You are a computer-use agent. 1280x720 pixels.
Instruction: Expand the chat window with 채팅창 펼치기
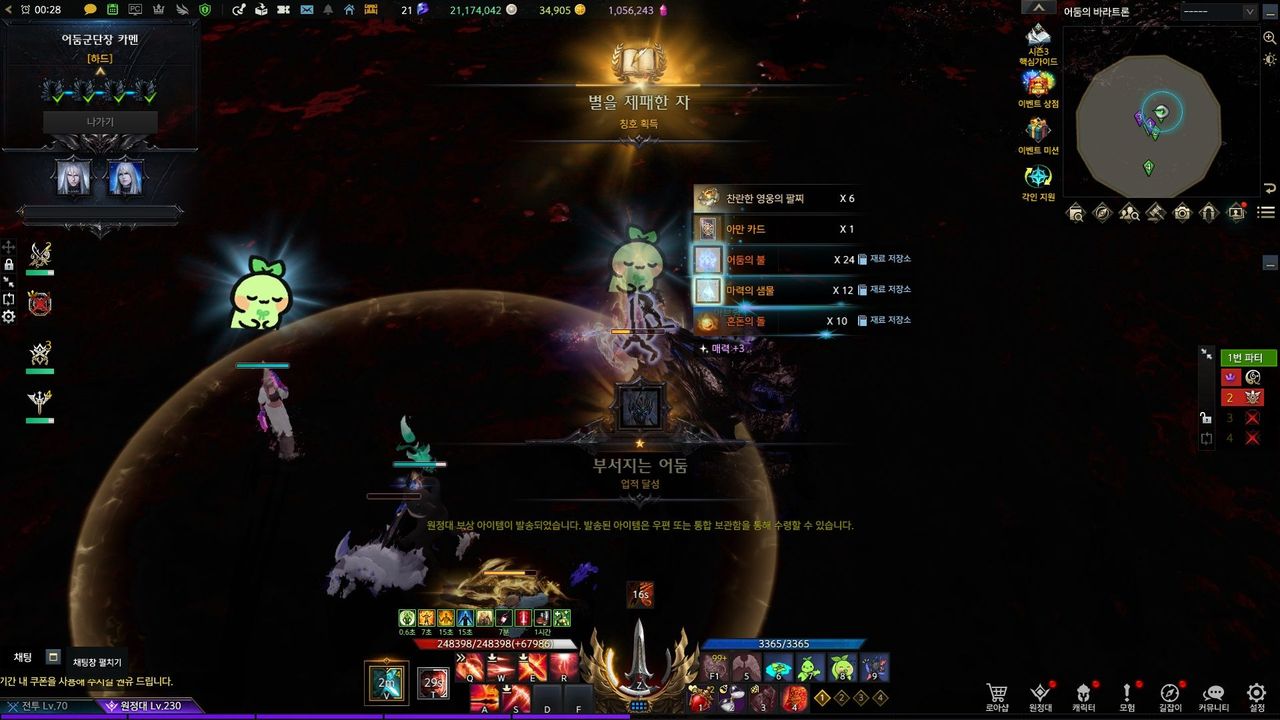pos(54,657)
